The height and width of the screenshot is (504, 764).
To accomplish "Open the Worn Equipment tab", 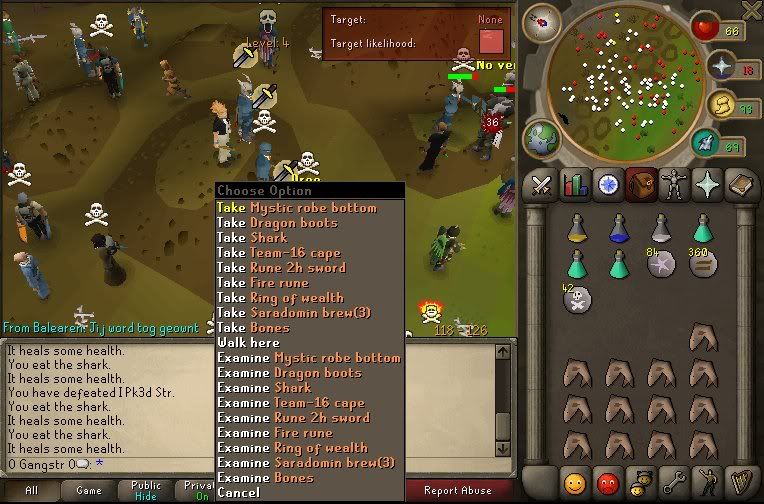I will (672, 185).
